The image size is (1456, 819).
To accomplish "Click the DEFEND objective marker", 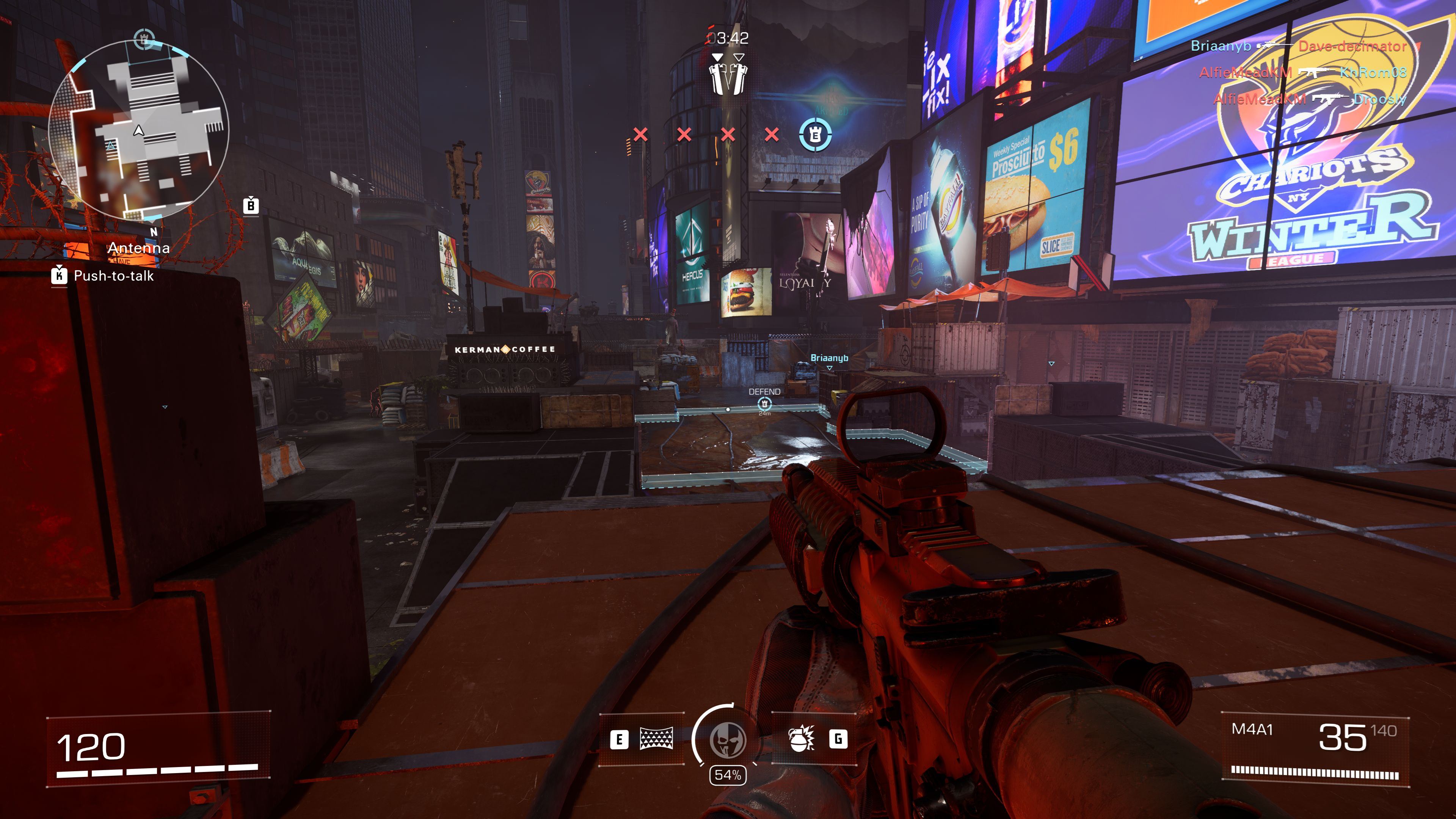I will (764, 403).
